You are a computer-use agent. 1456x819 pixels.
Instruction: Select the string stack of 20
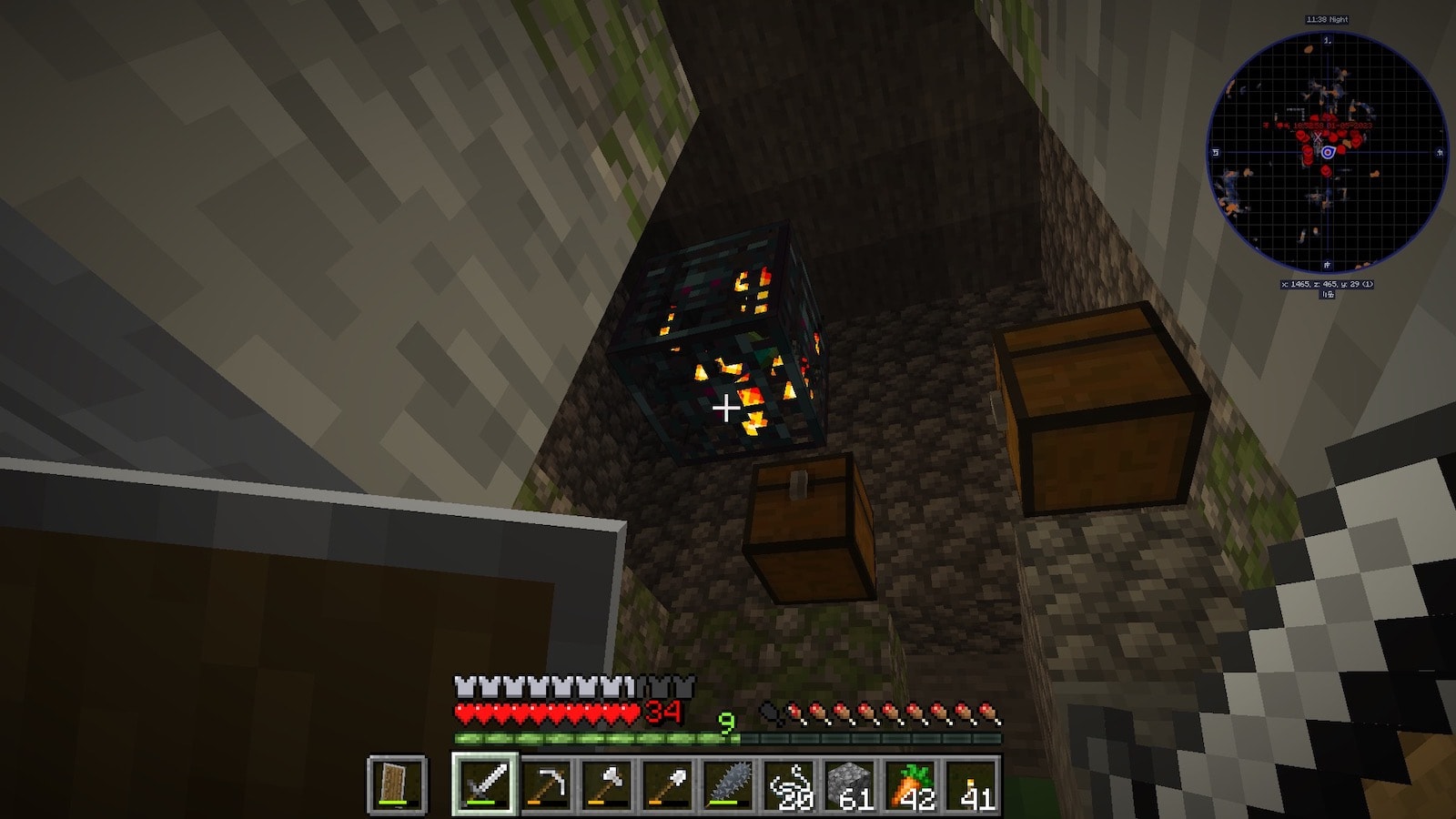pos(790,784)
